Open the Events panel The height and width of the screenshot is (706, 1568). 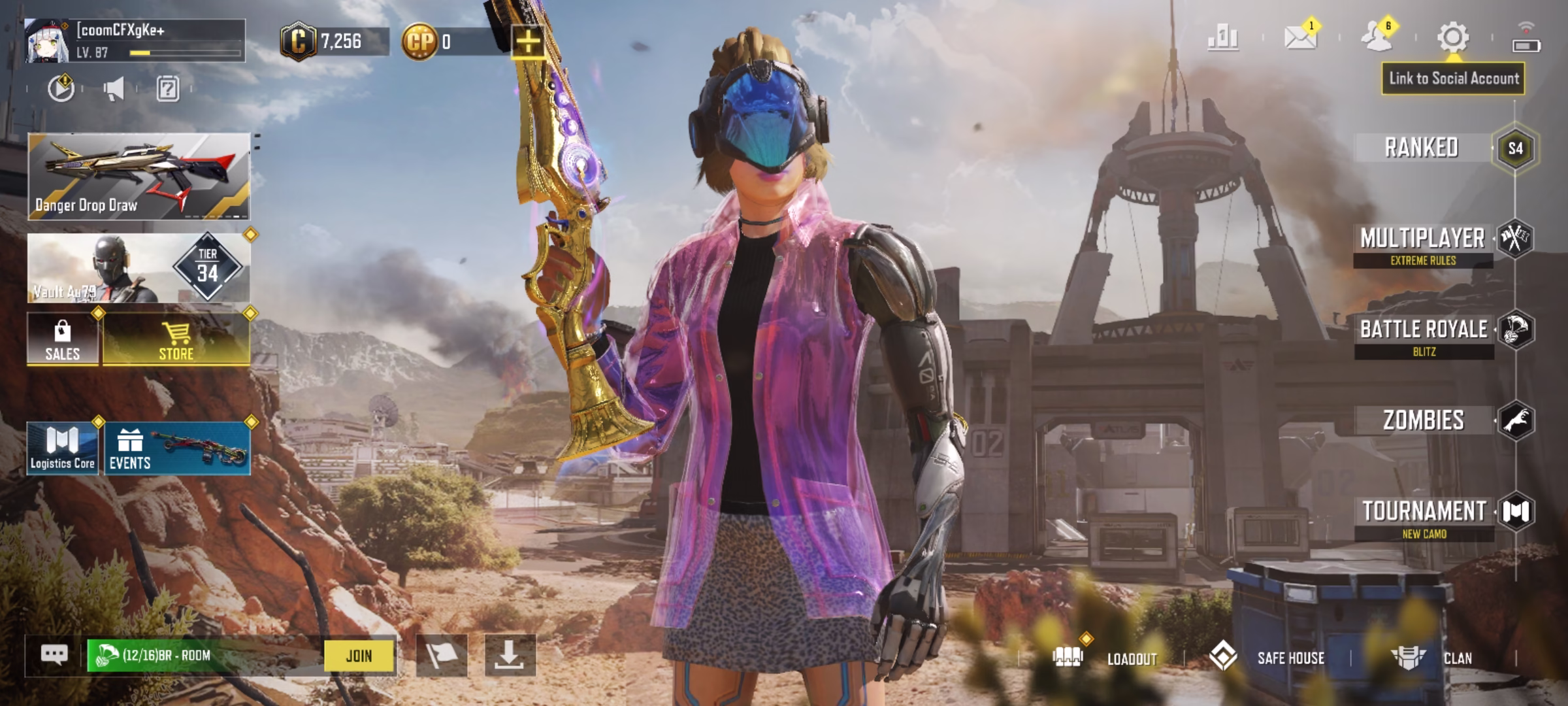pos(176,448)
